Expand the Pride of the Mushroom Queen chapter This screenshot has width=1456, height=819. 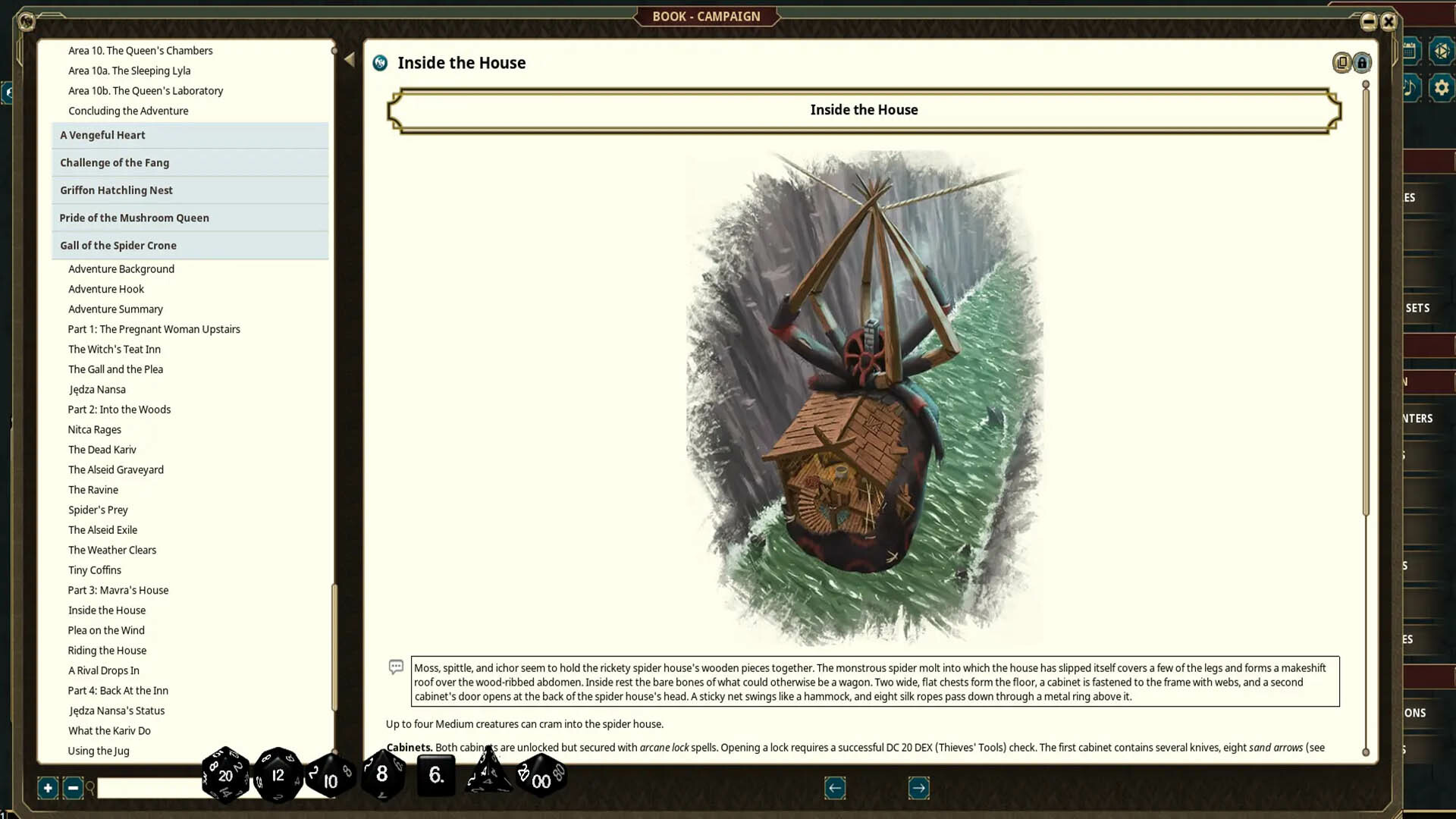[134, 218]
